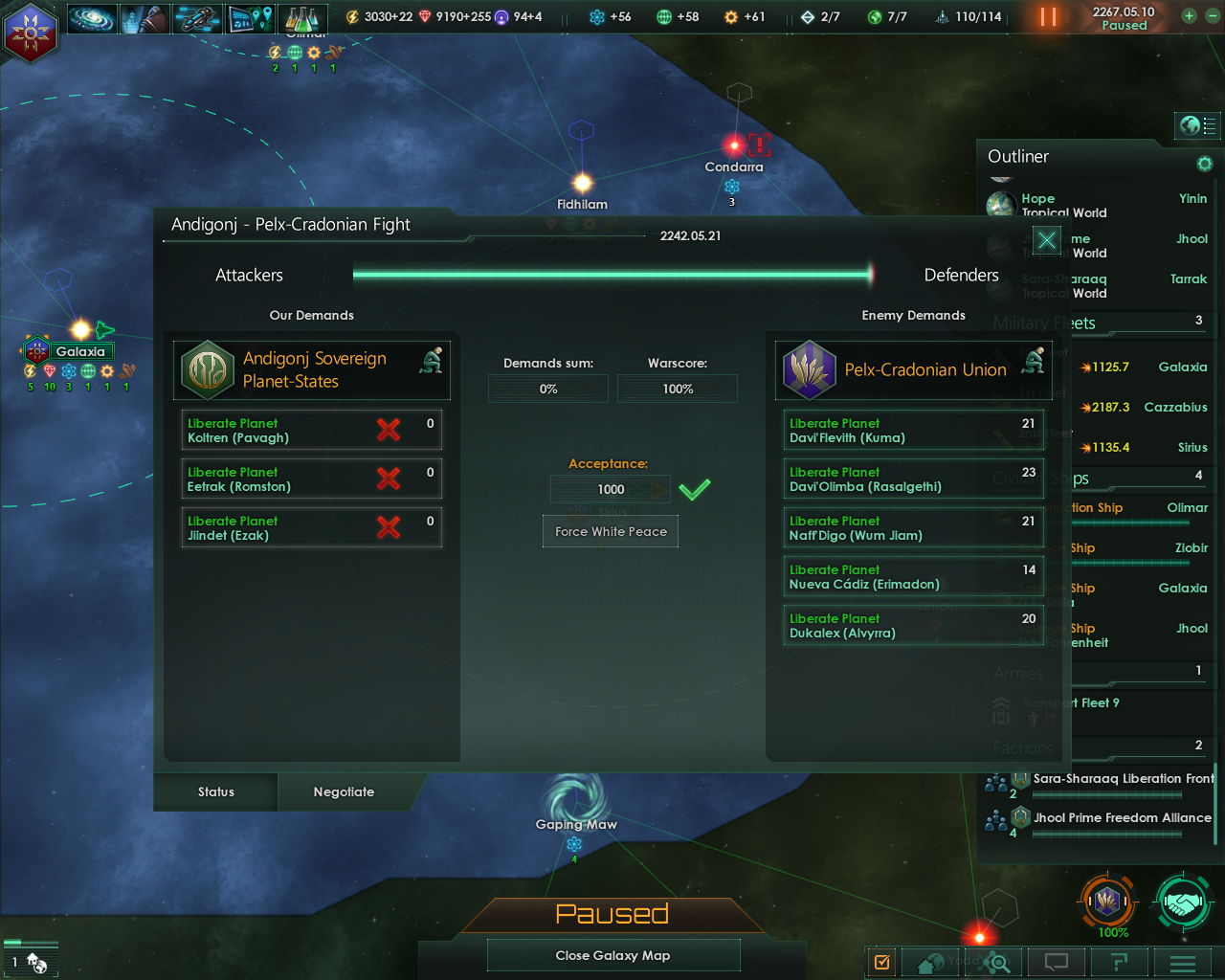Toggle removal of Koltren (Pavagh) liberate demand
Image resolution: width=1225 pixels, height=980 pixels.
[389, 430]
